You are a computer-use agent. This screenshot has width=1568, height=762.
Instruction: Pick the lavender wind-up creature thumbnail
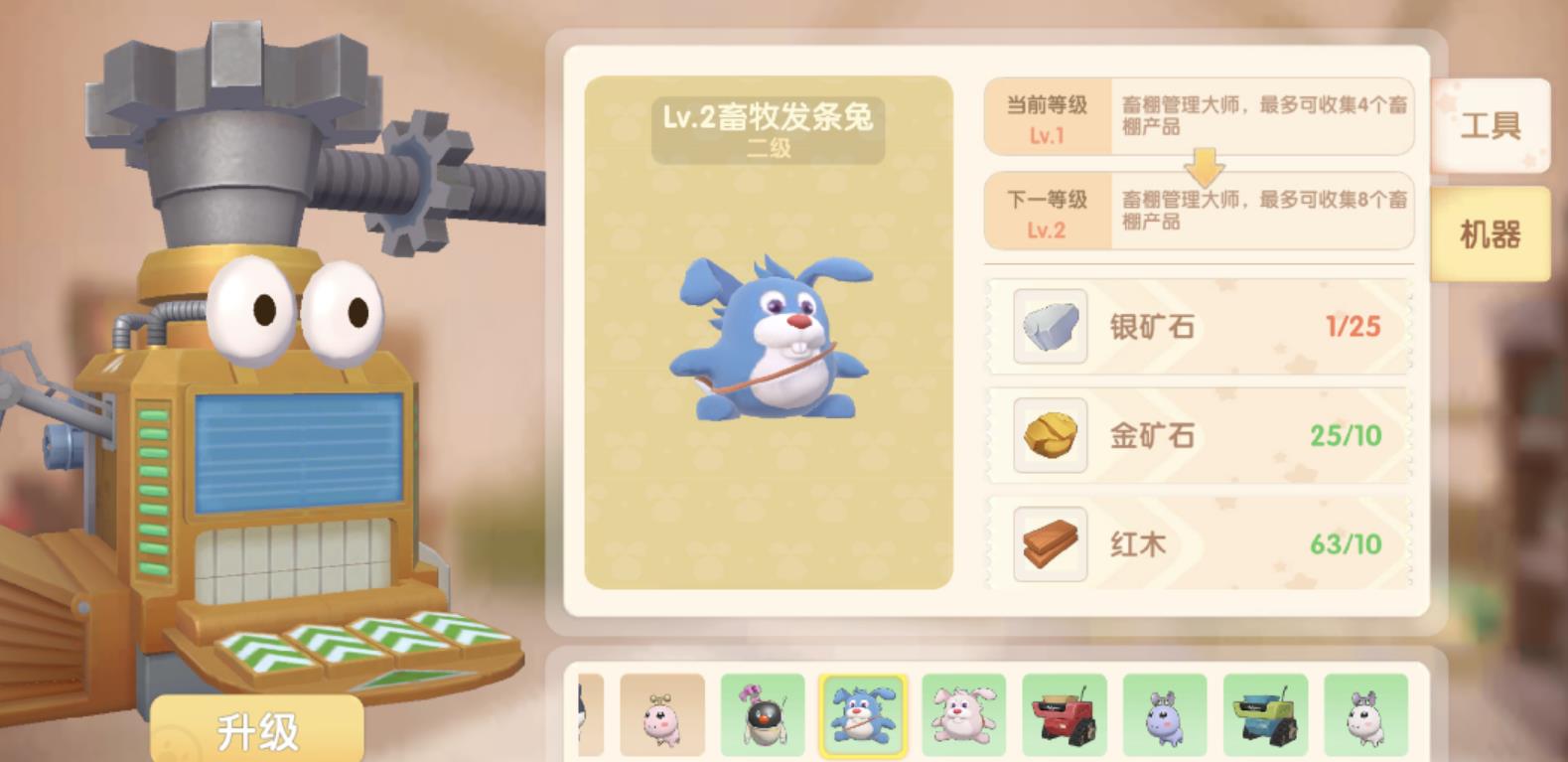point(1165,716)
